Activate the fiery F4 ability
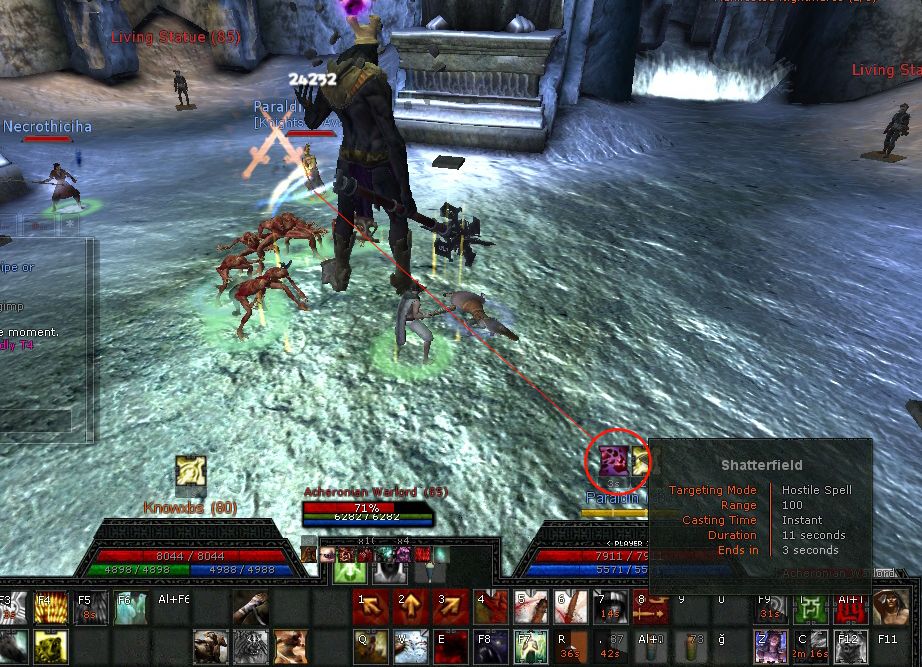922x667 pixels. click(50, 608)
